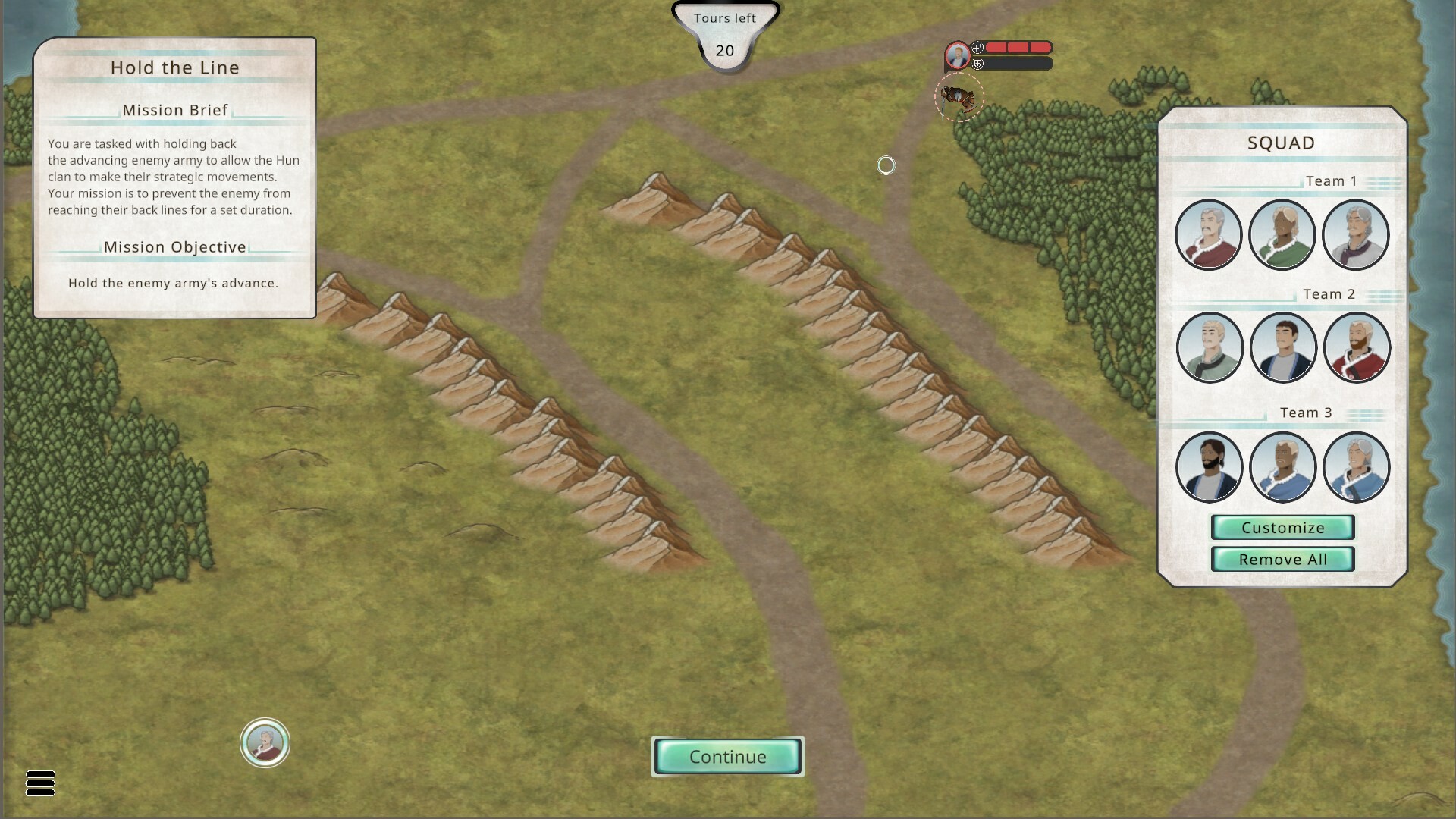Click the crosshair buff icon beside the red health bar
The image size is (1456, 819).
(x=978, y=46)
